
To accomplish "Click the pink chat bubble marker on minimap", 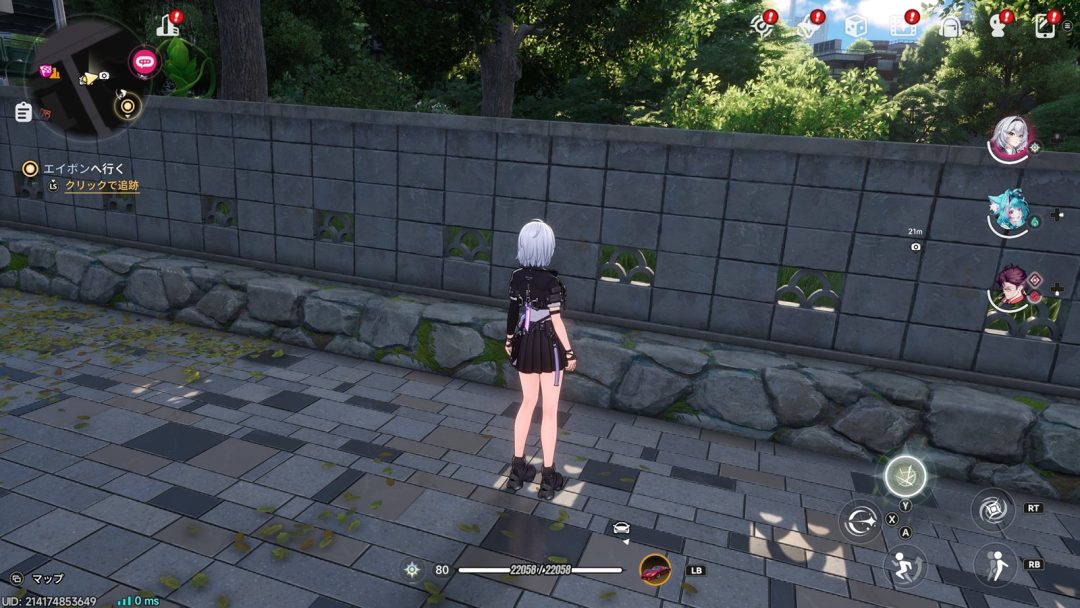I will pyautogui.click(x=143, y=62).
